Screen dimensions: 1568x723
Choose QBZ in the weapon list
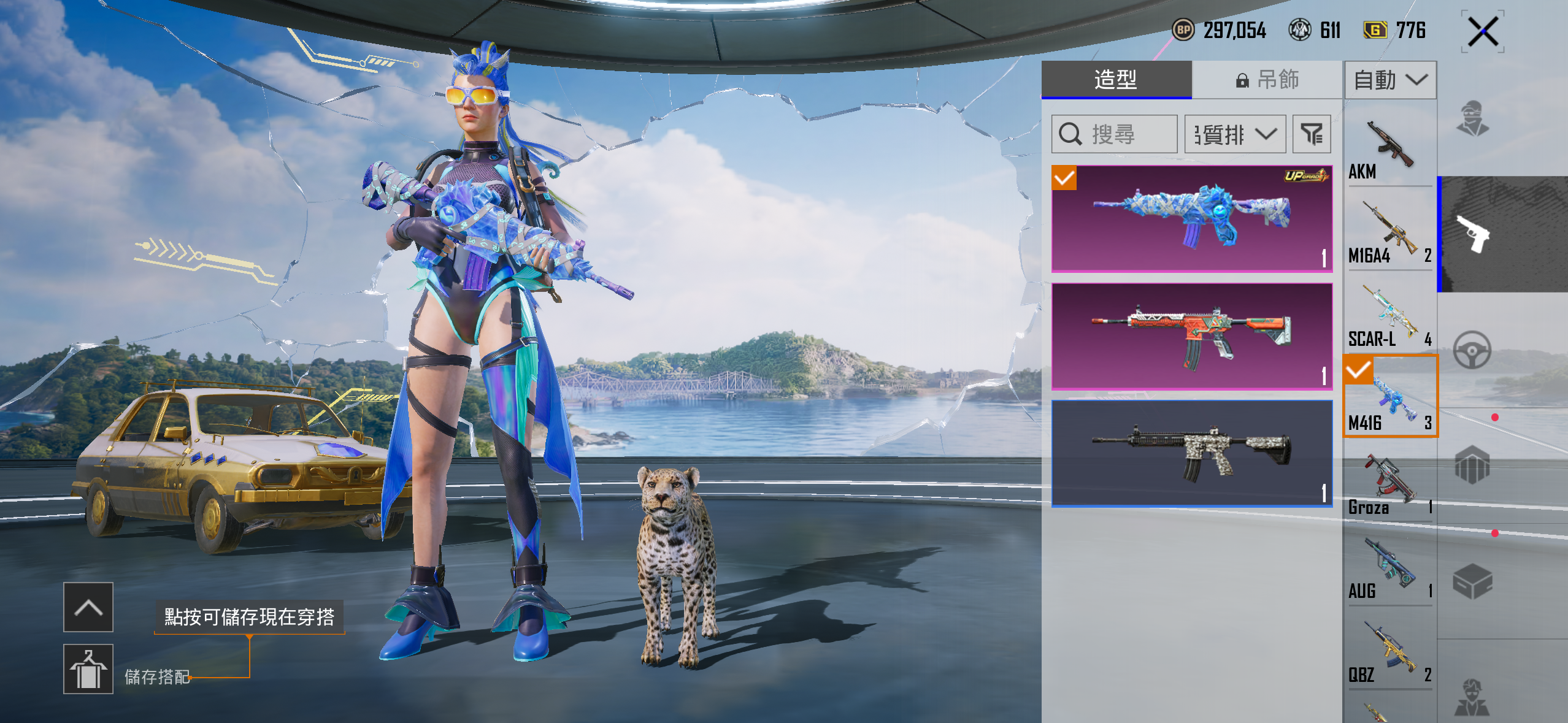[x=1389, y=652]
